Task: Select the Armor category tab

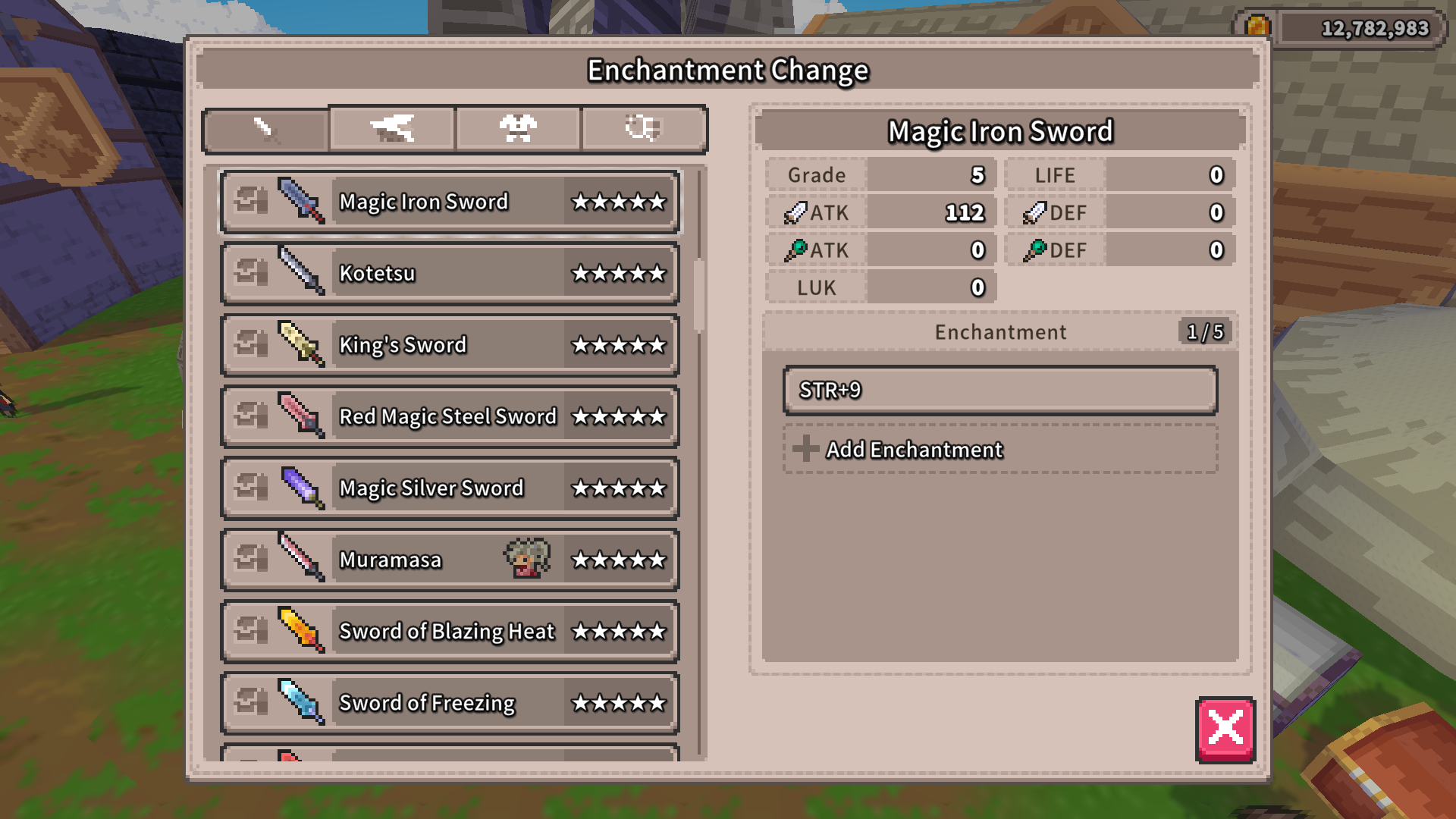Action: (518, 128)
